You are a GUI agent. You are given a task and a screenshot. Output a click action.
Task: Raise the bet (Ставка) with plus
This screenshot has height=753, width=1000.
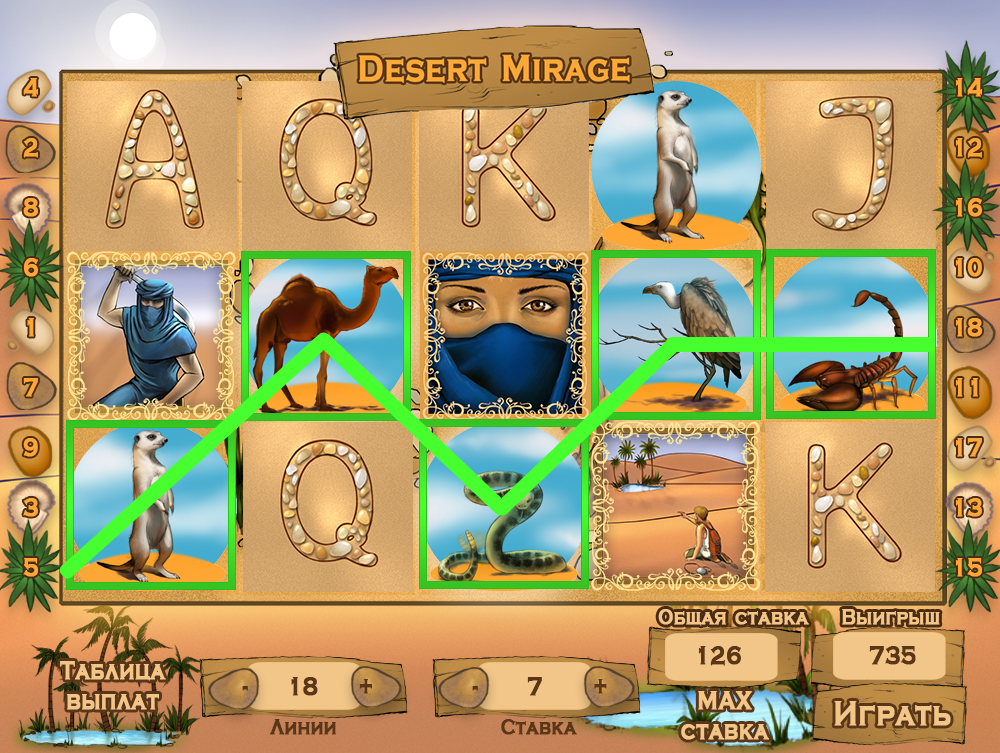(x=600, y=686)
